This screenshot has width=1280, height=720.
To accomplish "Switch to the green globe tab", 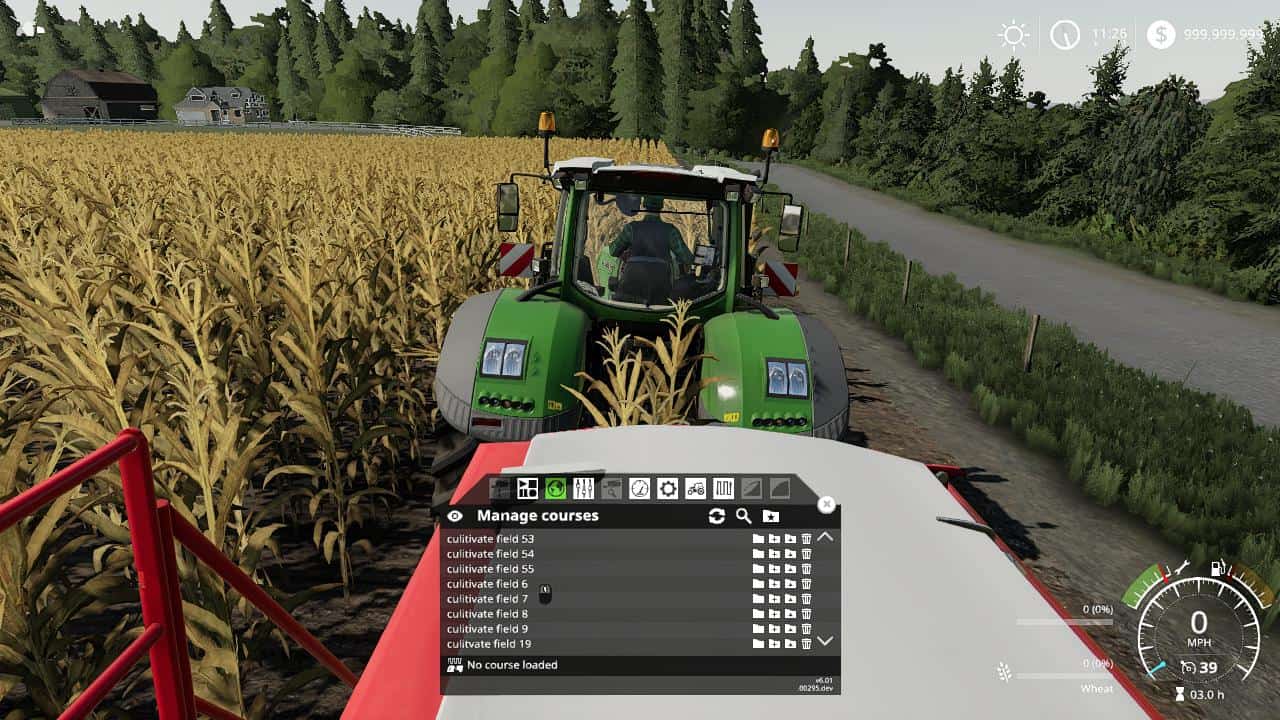I will click(556, 488).
